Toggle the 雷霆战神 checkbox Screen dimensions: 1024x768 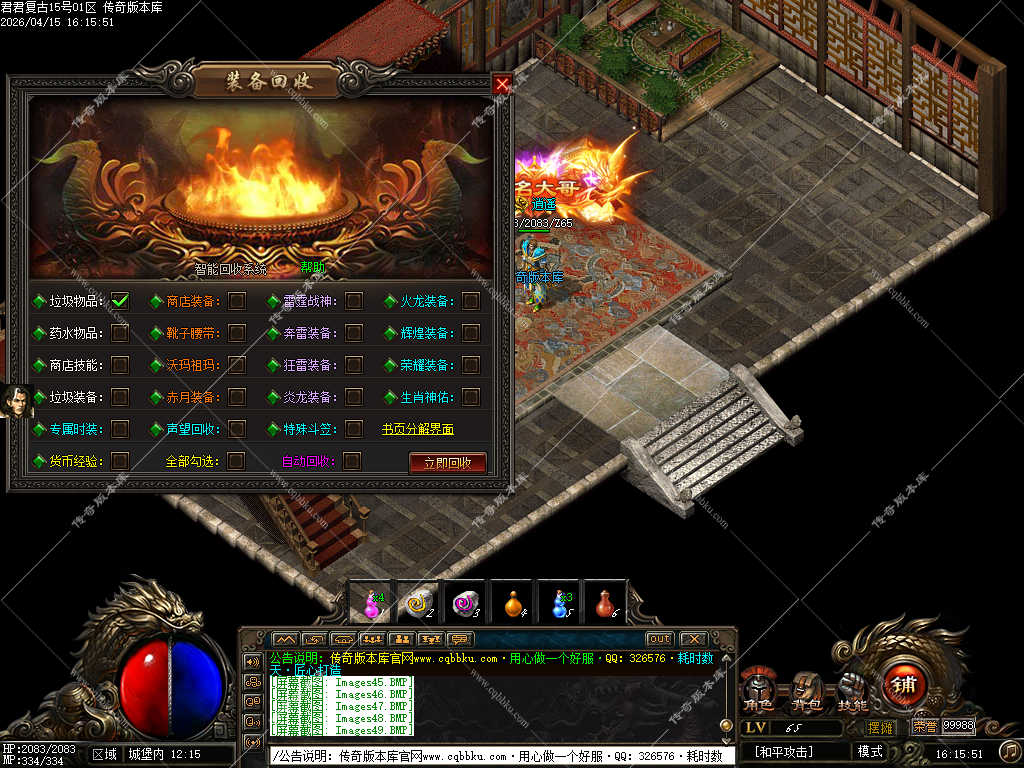(x=353, y=300)
